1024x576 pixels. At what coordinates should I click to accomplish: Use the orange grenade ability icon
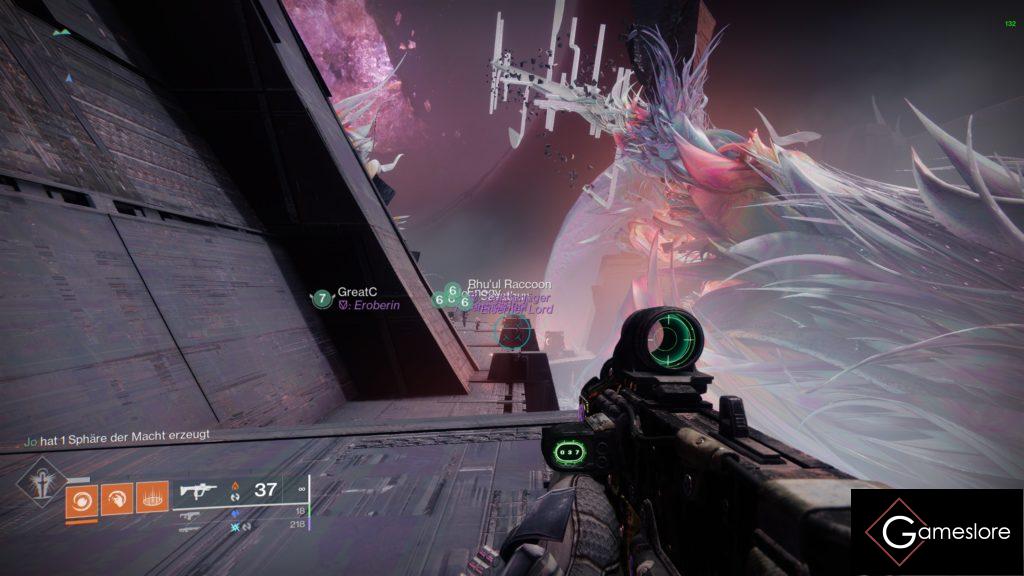tap(81, 498)
